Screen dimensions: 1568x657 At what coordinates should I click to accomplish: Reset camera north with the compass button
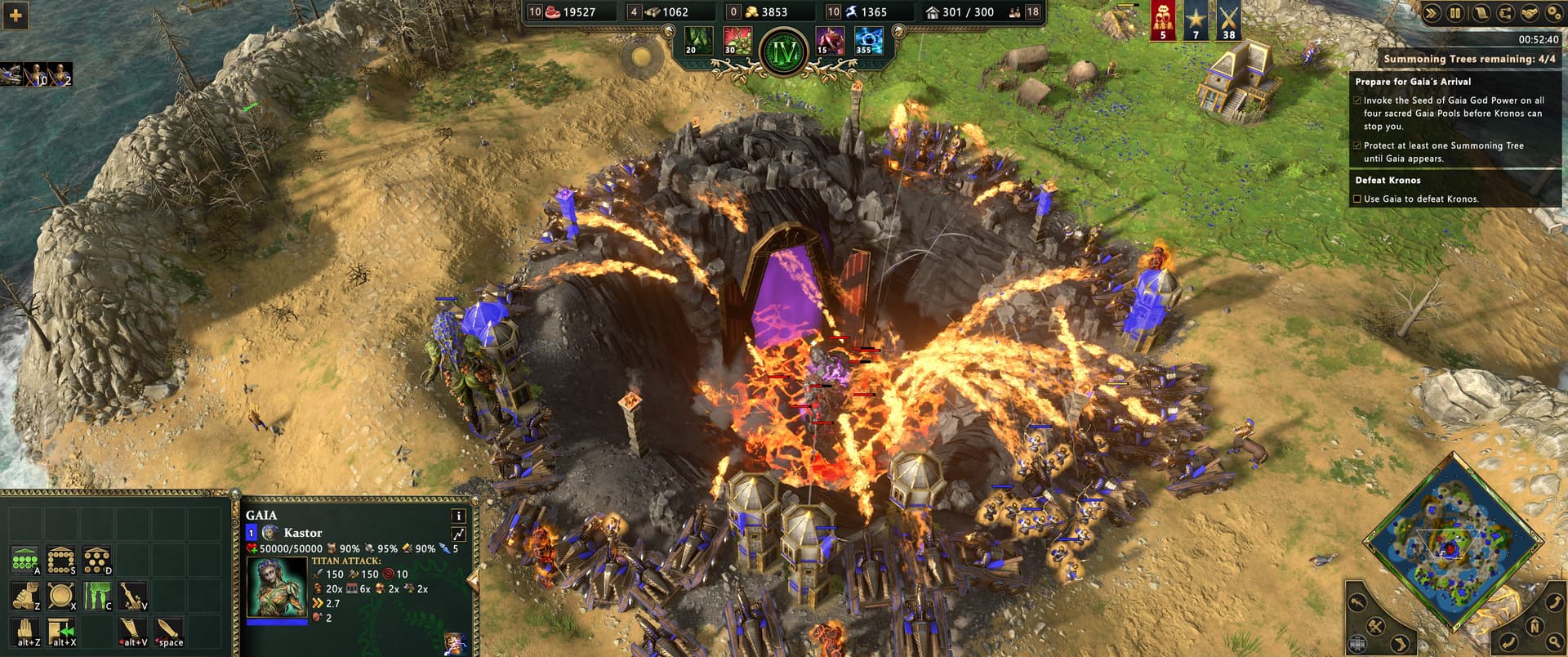1534,627
